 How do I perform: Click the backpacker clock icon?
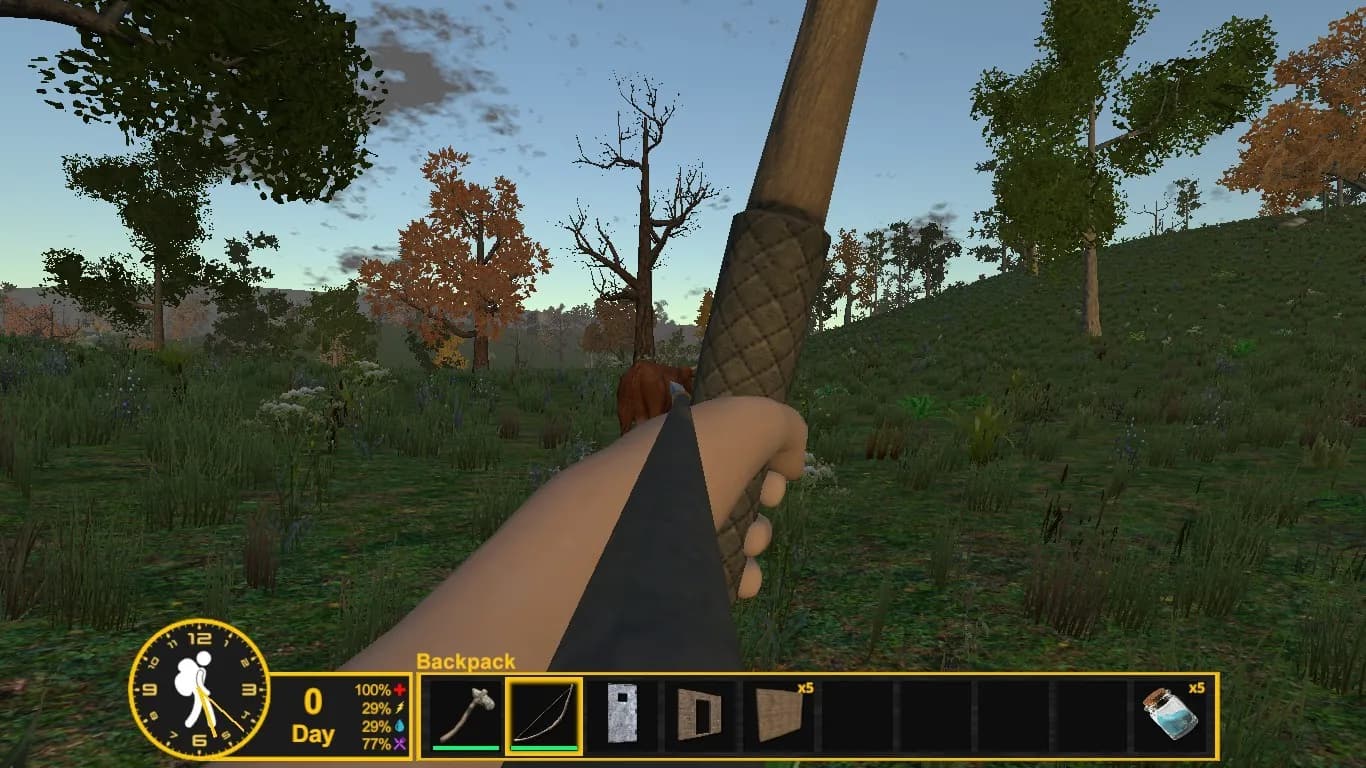click(x=200, y=689)
